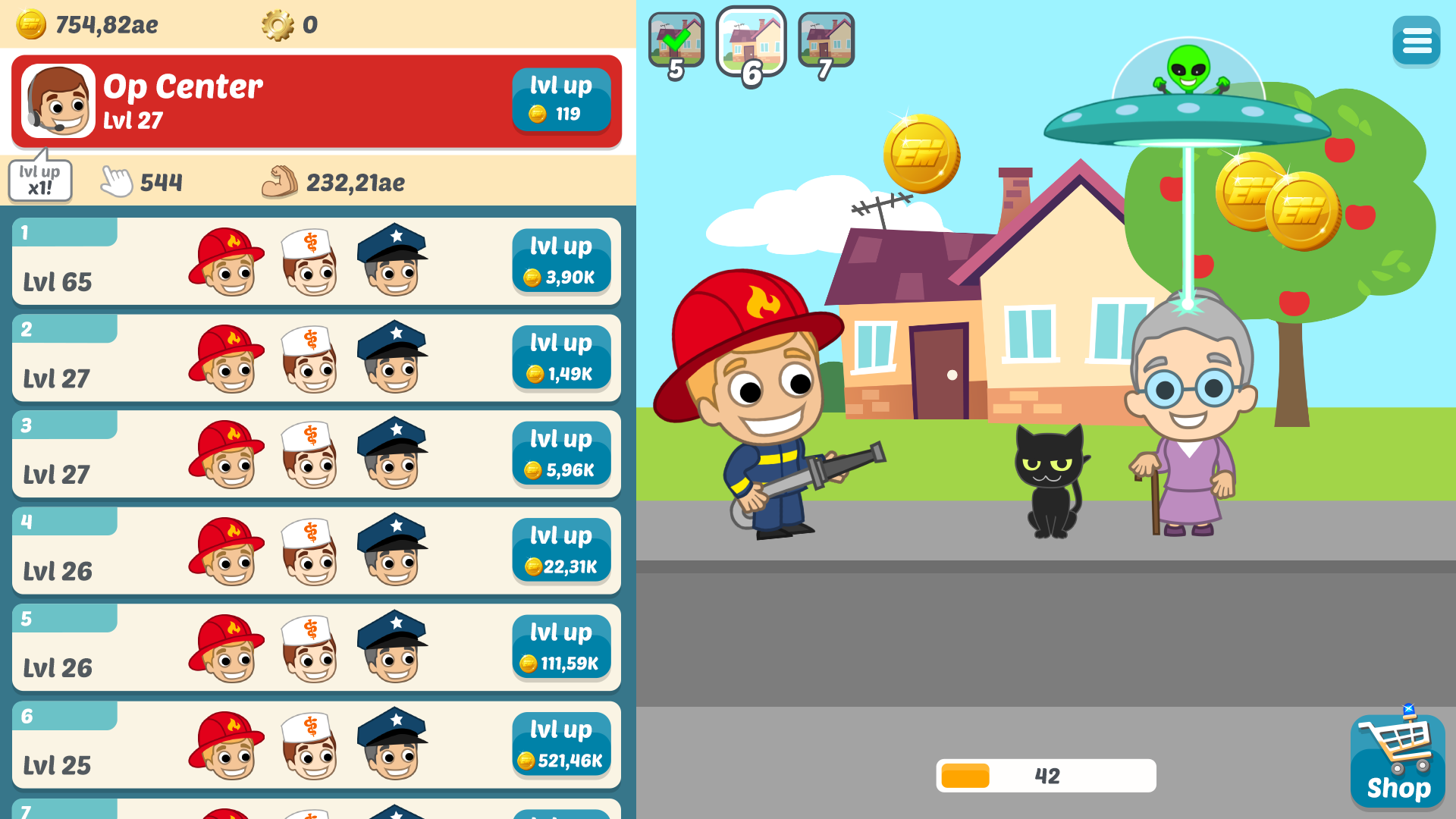Select the police officer icon in row 3
Screen dimensions: 1456x819
point(393,454)
